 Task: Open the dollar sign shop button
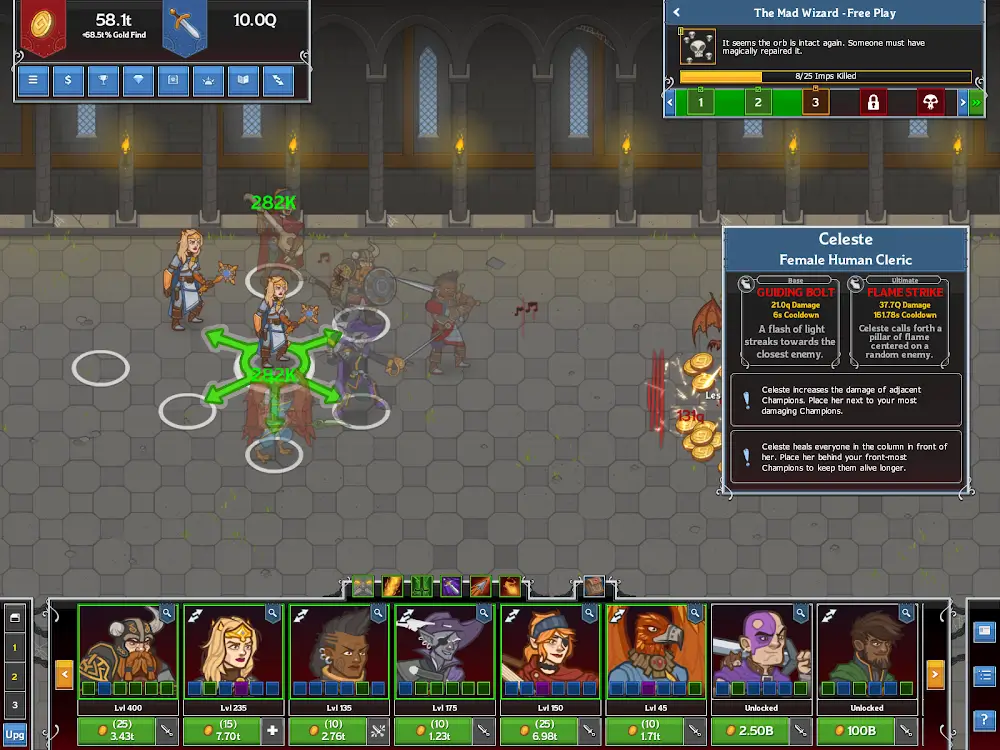68,81
